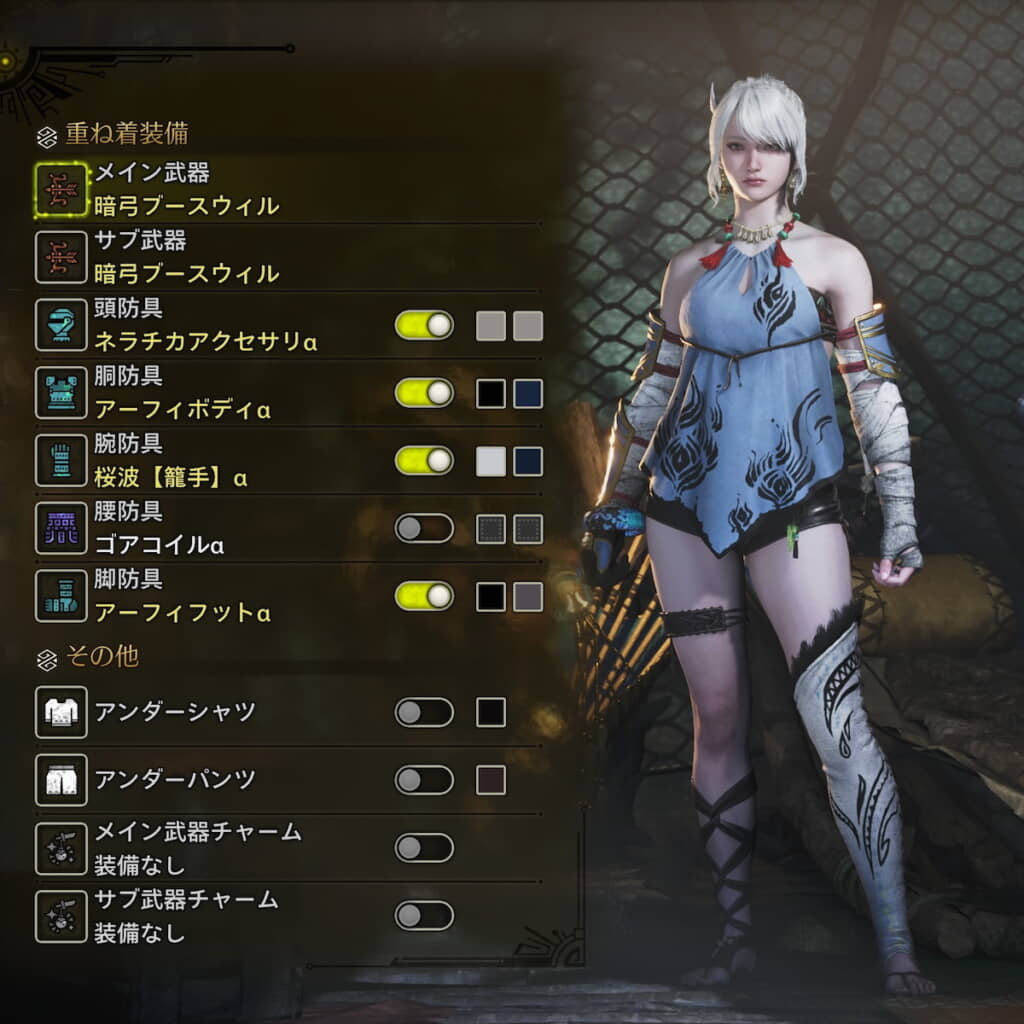
Task: Pick the navy color swatch for 胴防具
Action: click(528, 393)
